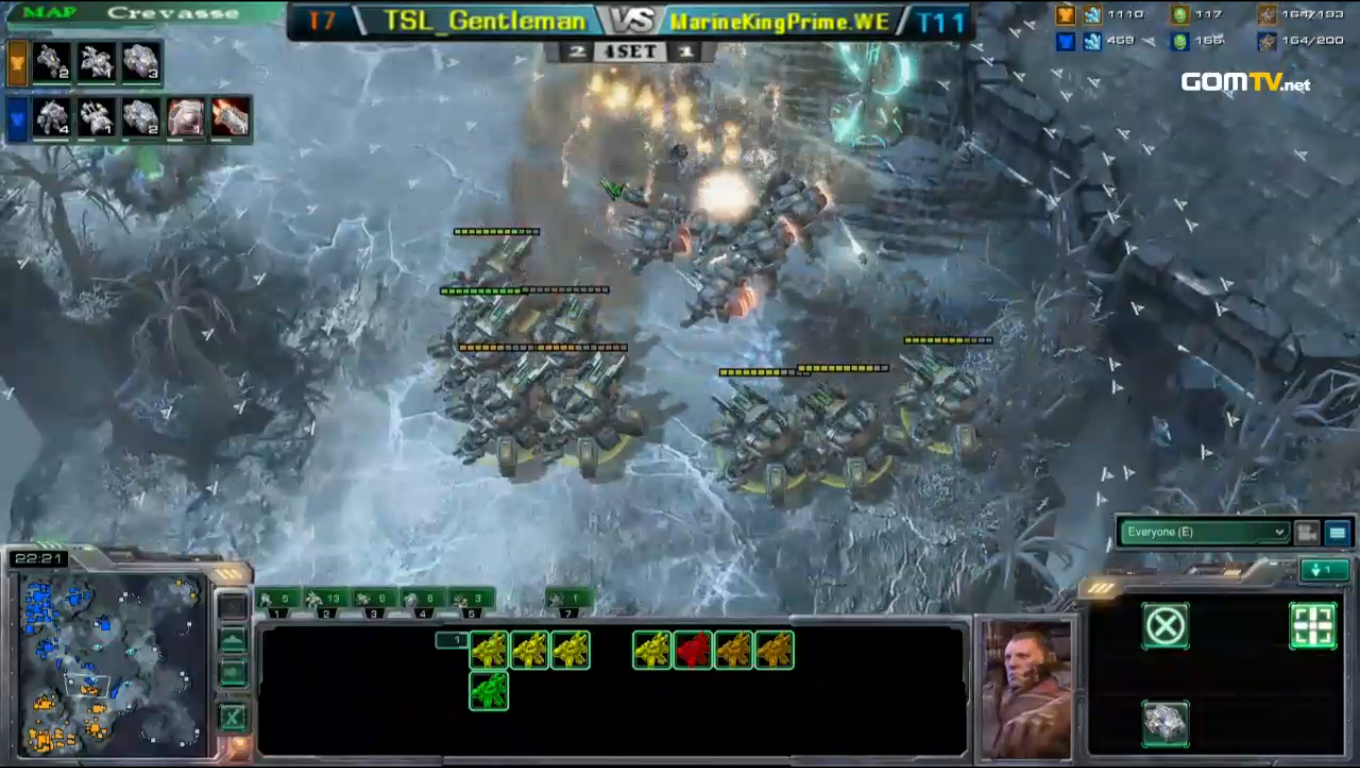The width and height of the screenshot is (1360, 768).
Task: Select the green tank wireframe below the yellow ones
Action: tap(489, 691)
